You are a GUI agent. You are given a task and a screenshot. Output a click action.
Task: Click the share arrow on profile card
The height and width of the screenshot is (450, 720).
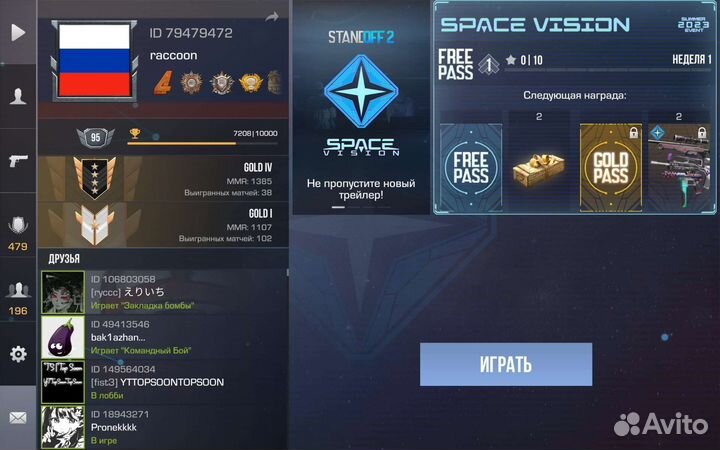point(271,17)
